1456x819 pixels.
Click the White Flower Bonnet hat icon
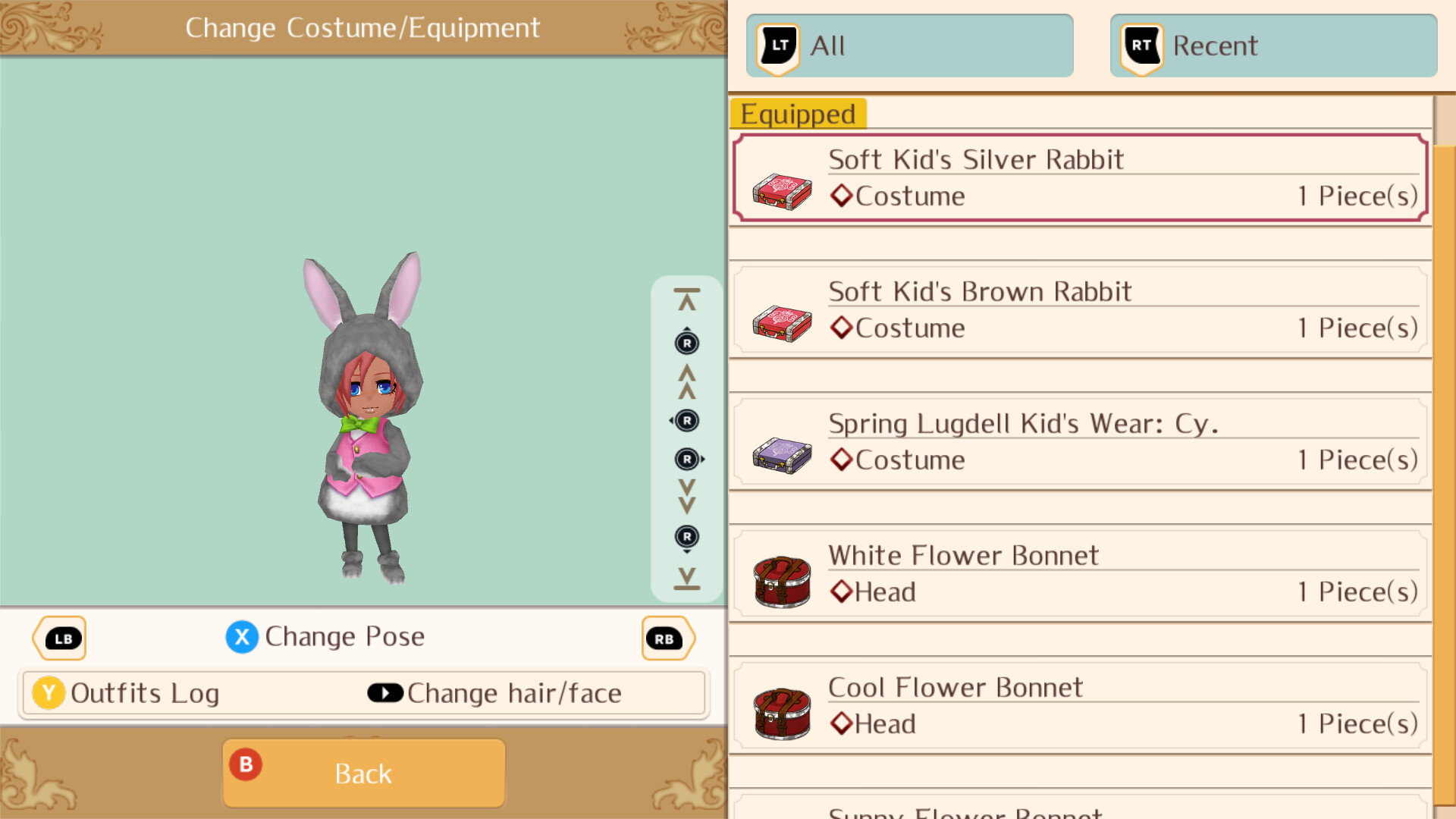(x=781, y=581)
